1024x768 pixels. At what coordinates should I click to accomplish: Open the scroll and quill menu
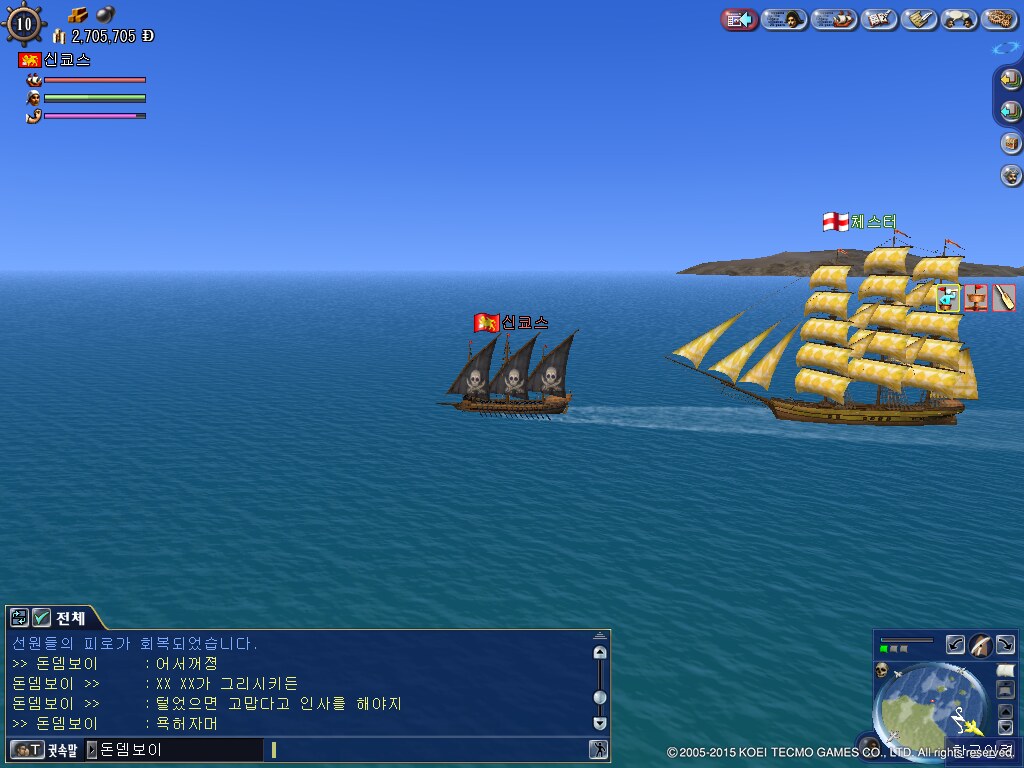tap(919, 19)
